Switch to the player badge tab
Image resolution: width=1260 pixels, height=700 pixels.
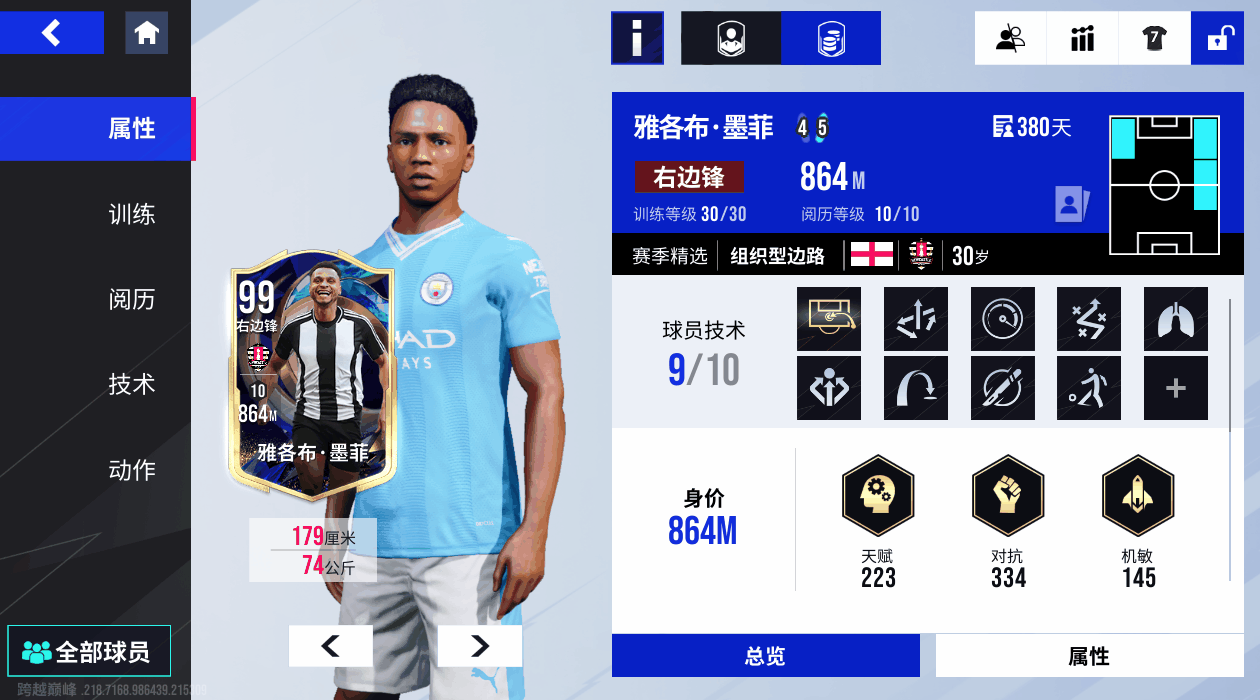pyautogui.click(x=731, y=38)
